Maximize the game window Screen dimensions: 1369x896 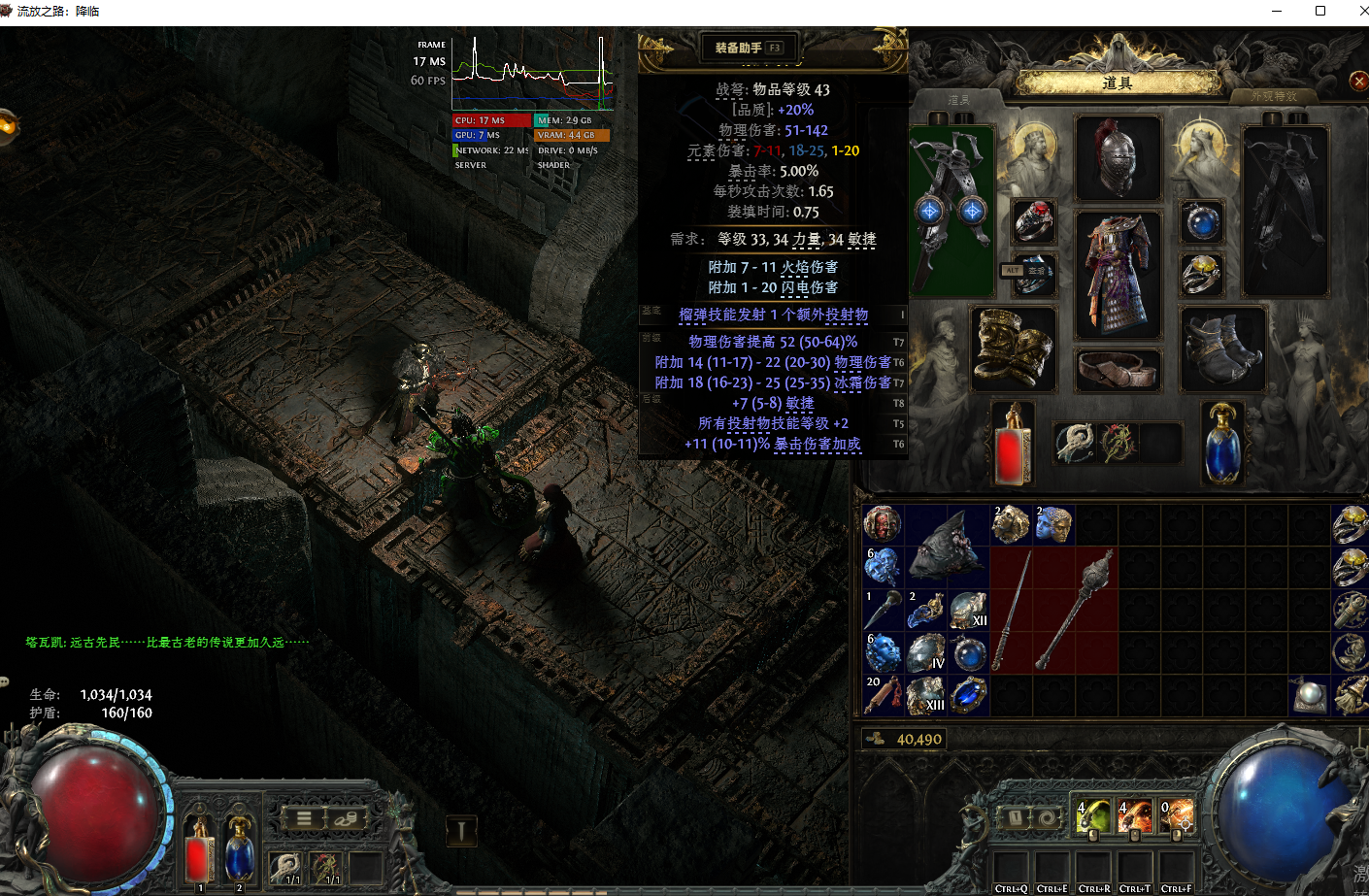pyautogui.click(x=1319, y=11)
